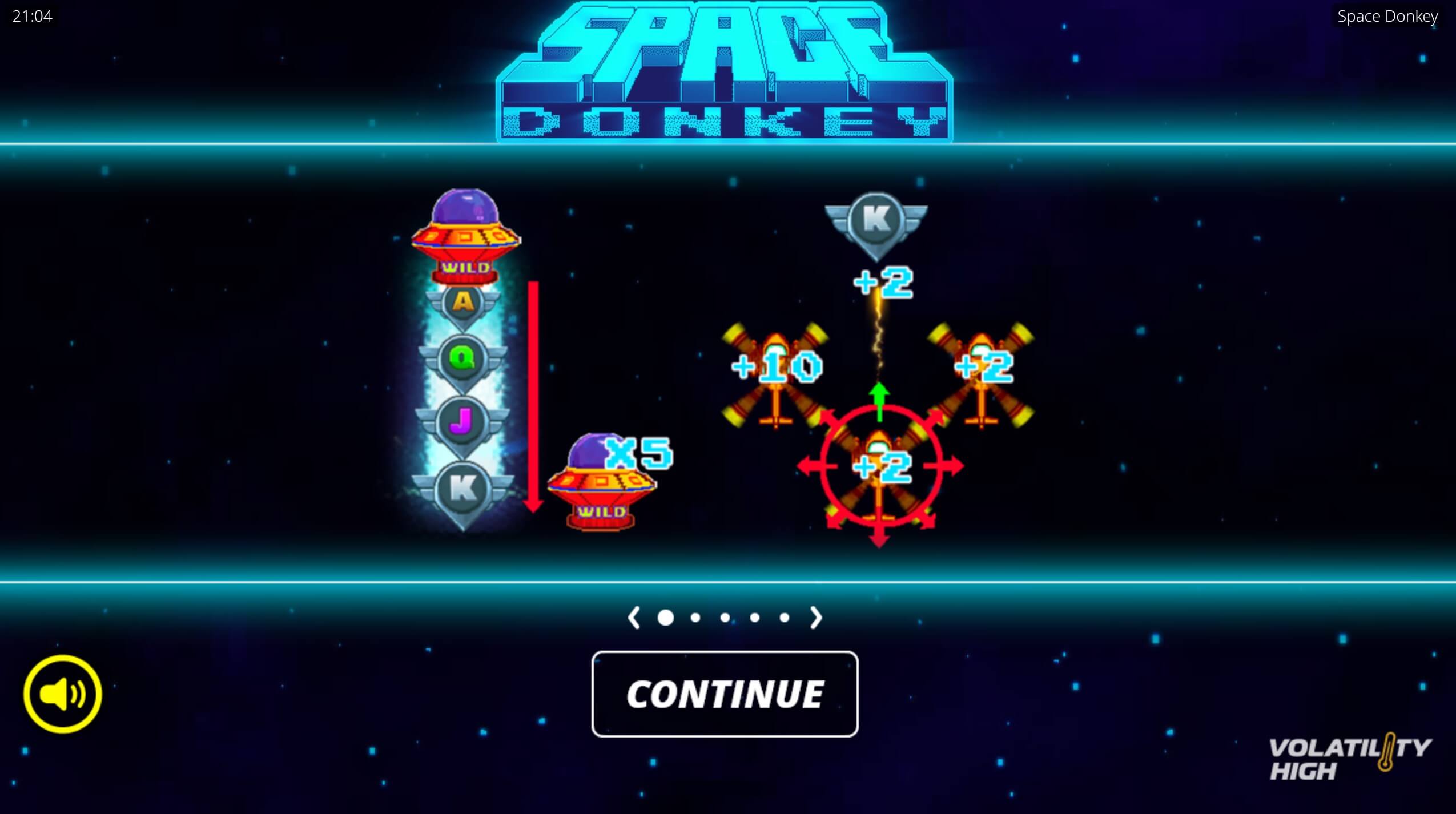Select the second pagination dot
The image size is (1456, 814).
(x=695, y=617)
